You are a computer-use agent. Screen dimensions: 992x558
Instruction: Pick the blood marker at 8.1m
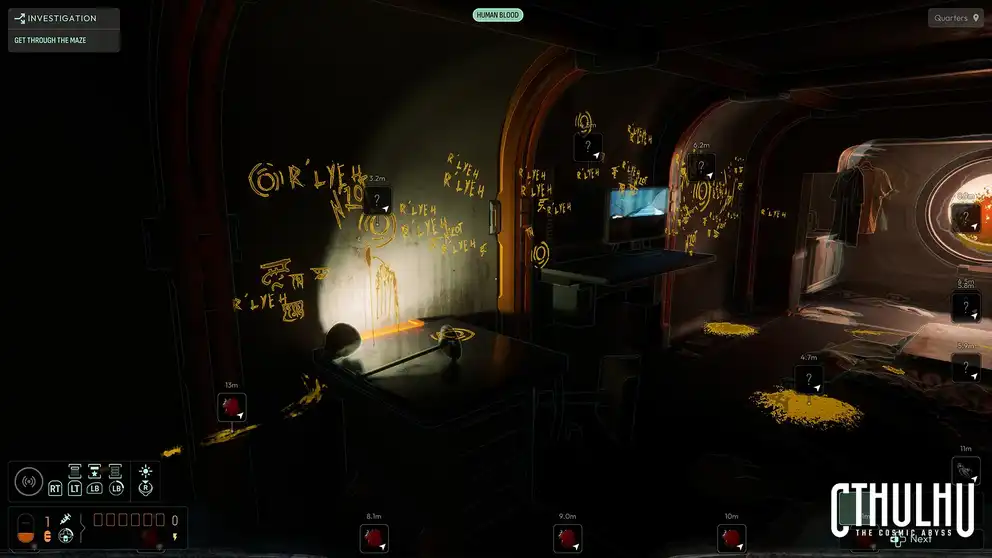(x=375, y=539)
